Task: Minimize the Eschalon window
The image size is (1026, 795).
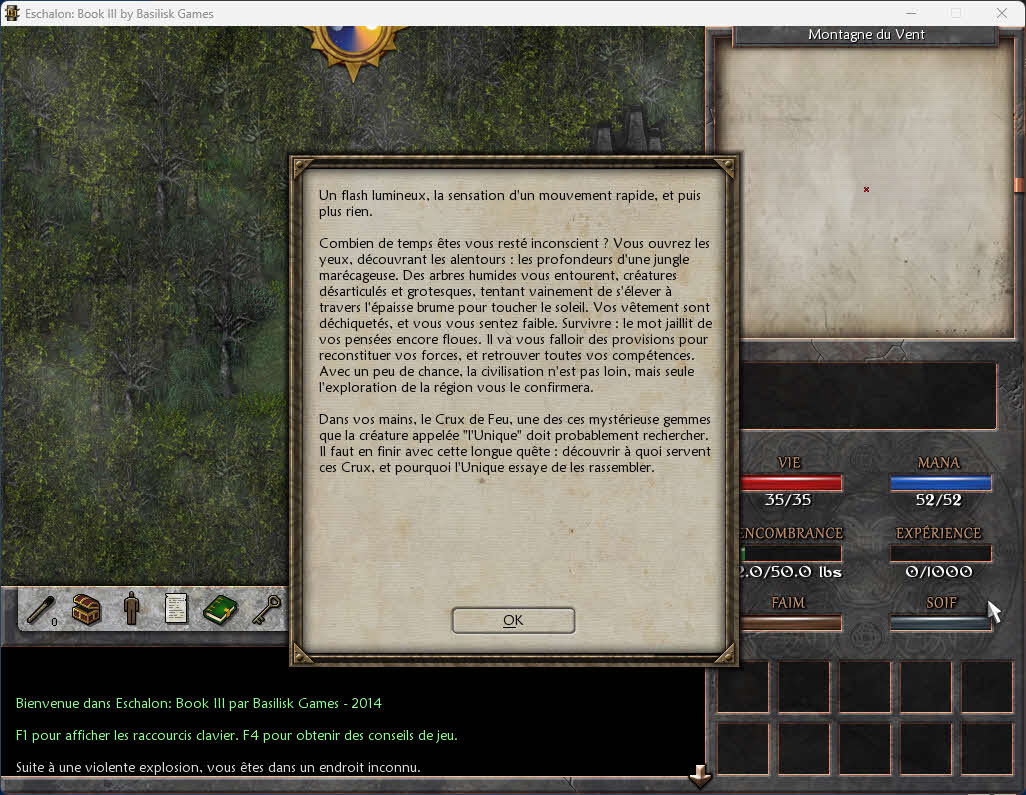Action: pyautogui.click(x=910, y=14)
